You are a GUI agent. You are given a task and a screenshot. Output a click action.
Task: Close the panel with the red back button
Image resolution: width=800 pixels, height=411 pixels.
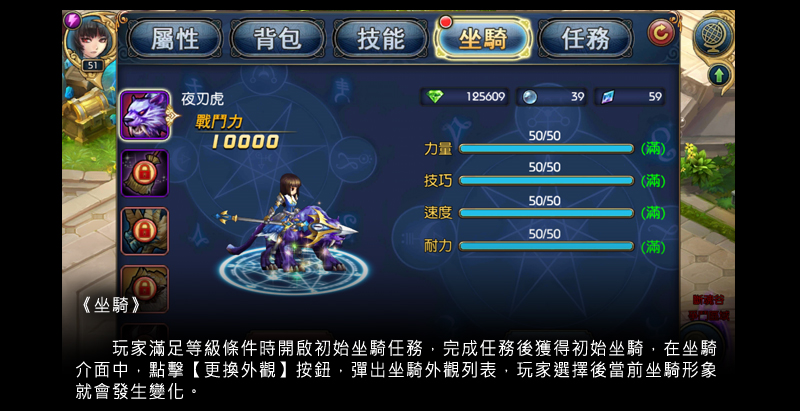tap(660, 32)
